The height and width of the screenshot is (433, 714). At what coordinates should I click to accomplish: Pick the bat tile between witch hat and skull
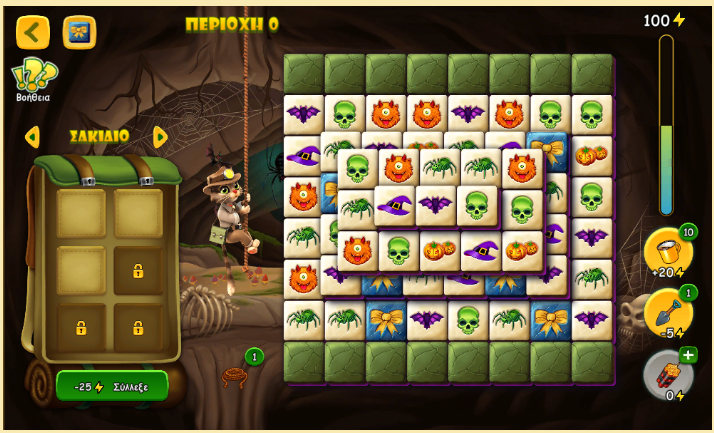point(435,205)
